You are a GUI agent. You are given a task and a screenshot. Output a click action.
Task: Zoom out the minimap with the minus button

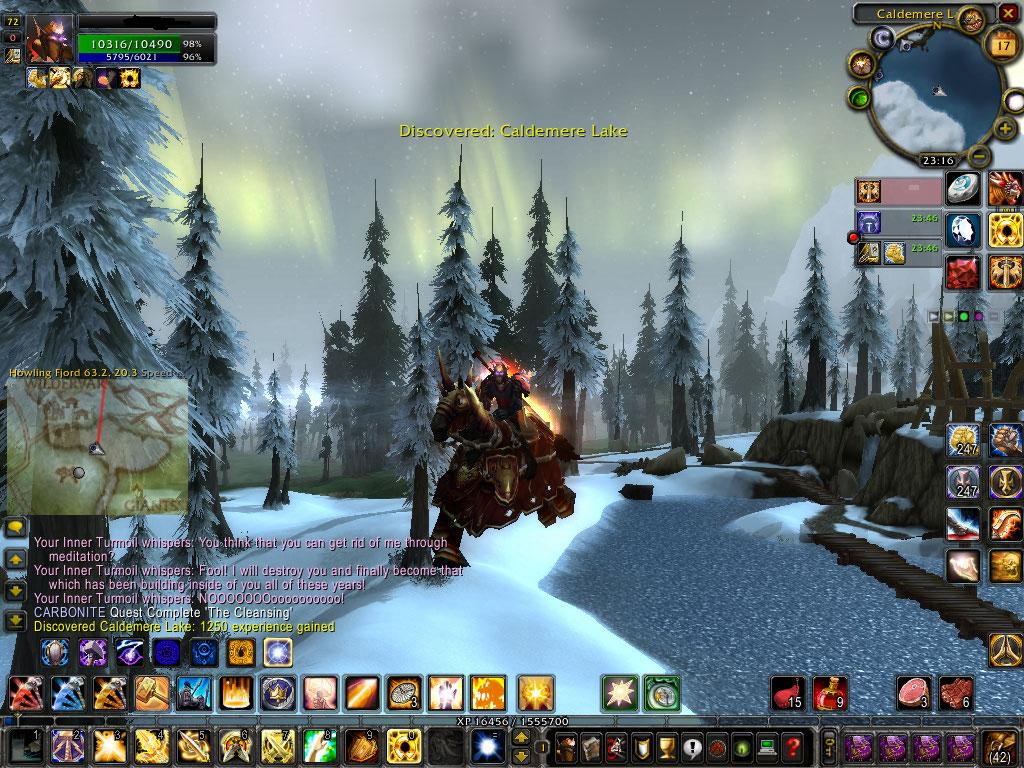tap(980, 156)
